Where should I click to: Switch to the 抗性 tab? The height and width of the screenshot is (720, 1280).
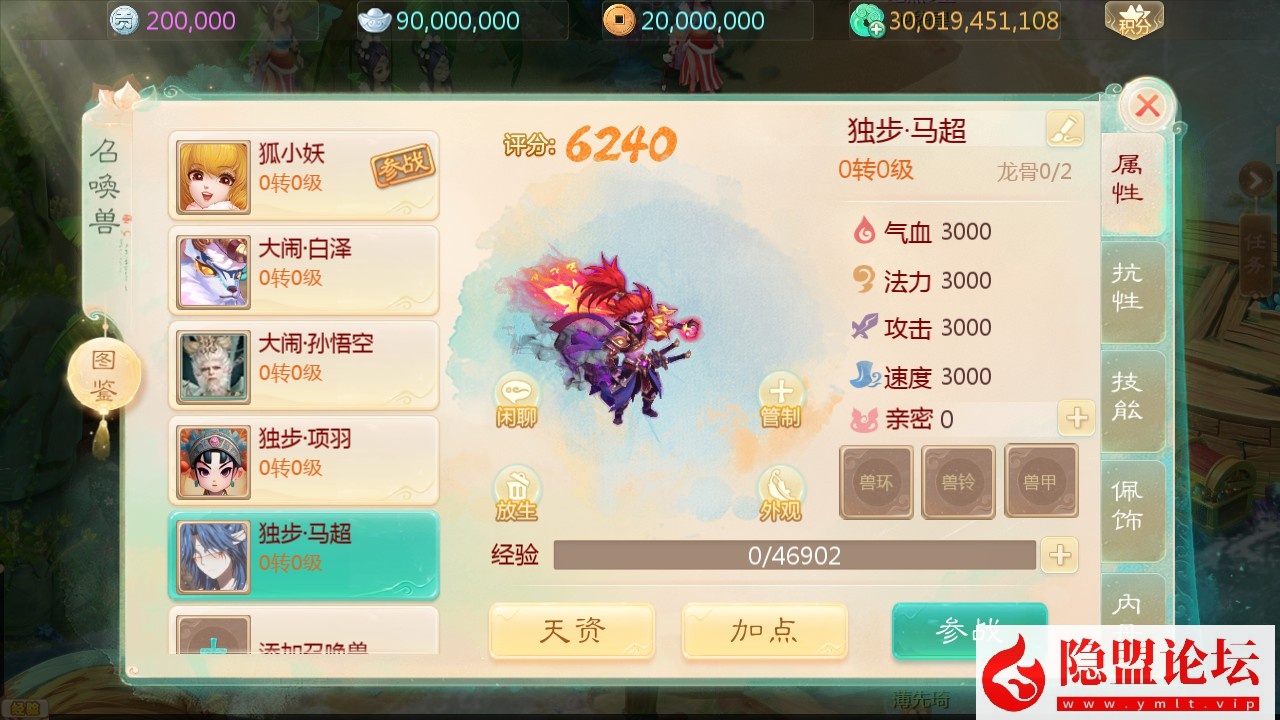pos(1131,292)
